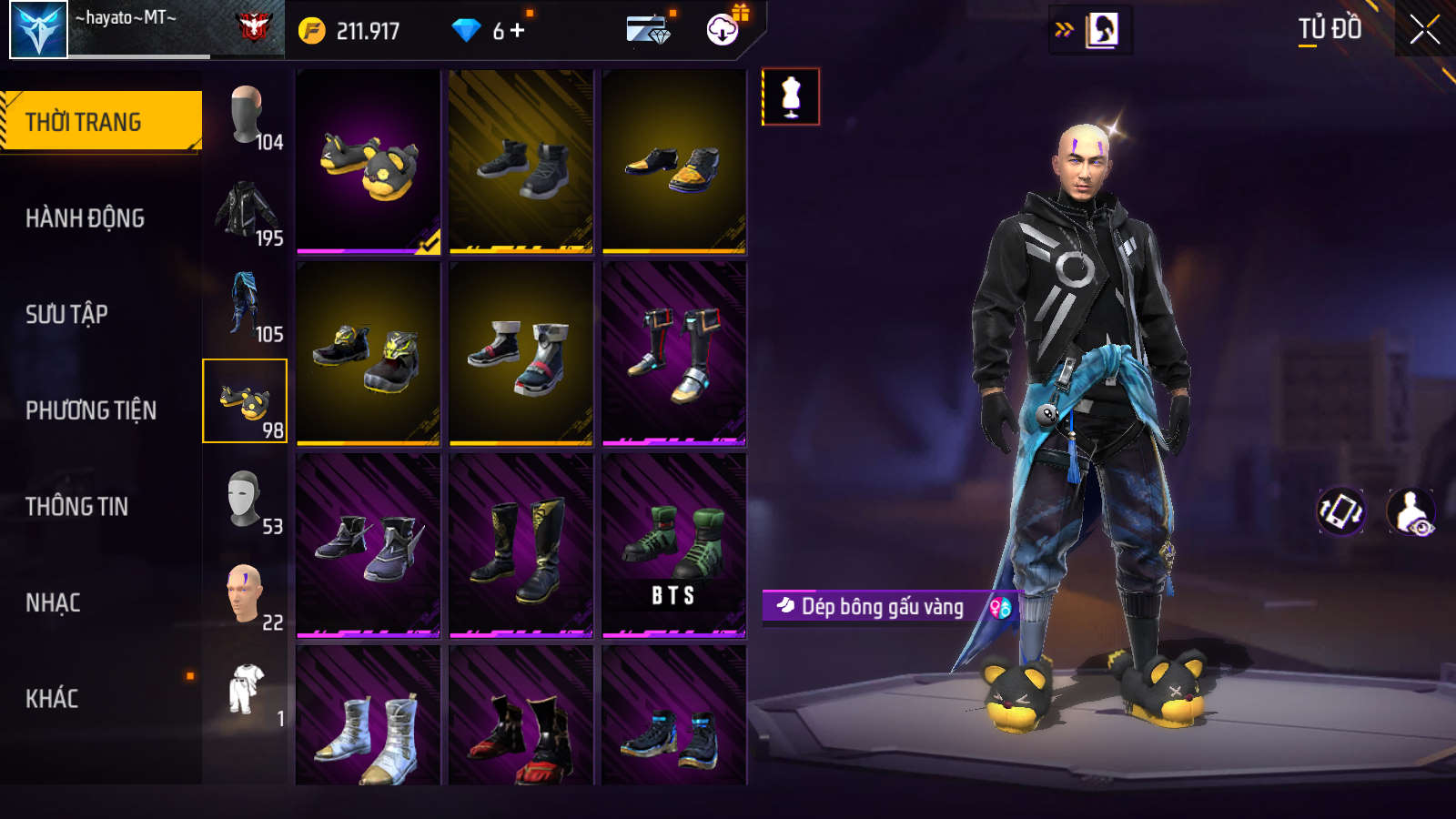The height and width of the screenshot is (819, 1456).
Task: Open the cloud download icon with gift
Action: pos(723,29)
